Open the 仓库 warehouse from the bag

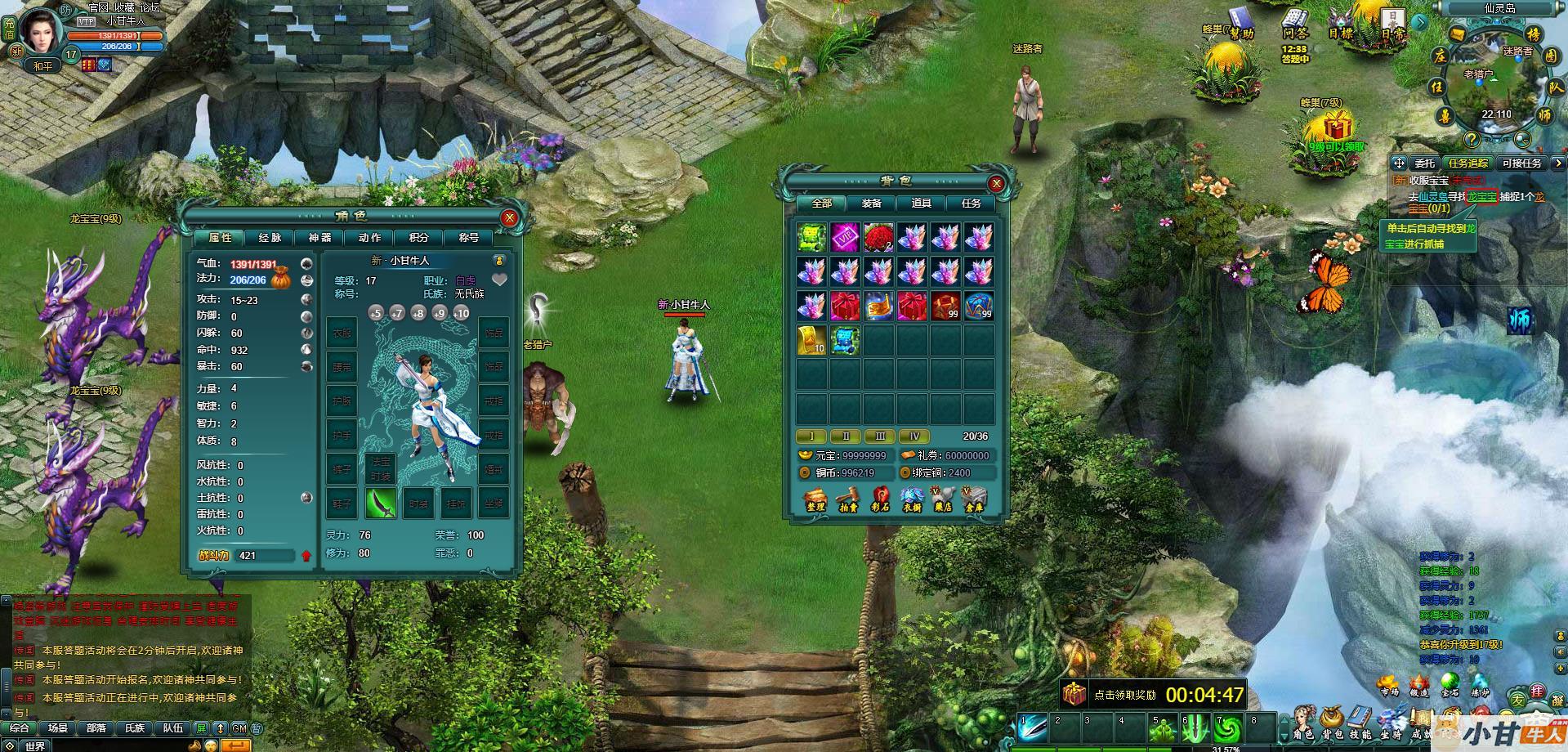[x=973, y=499]
